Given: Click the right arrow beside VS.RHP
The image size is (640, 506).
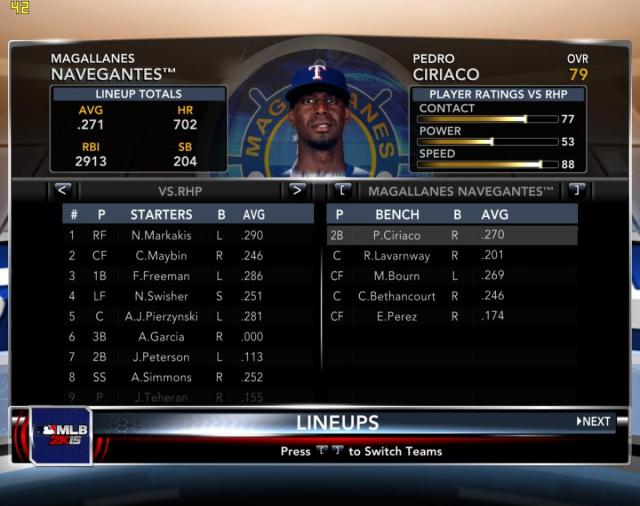Looking at the screenshot, I should [296, 189].
